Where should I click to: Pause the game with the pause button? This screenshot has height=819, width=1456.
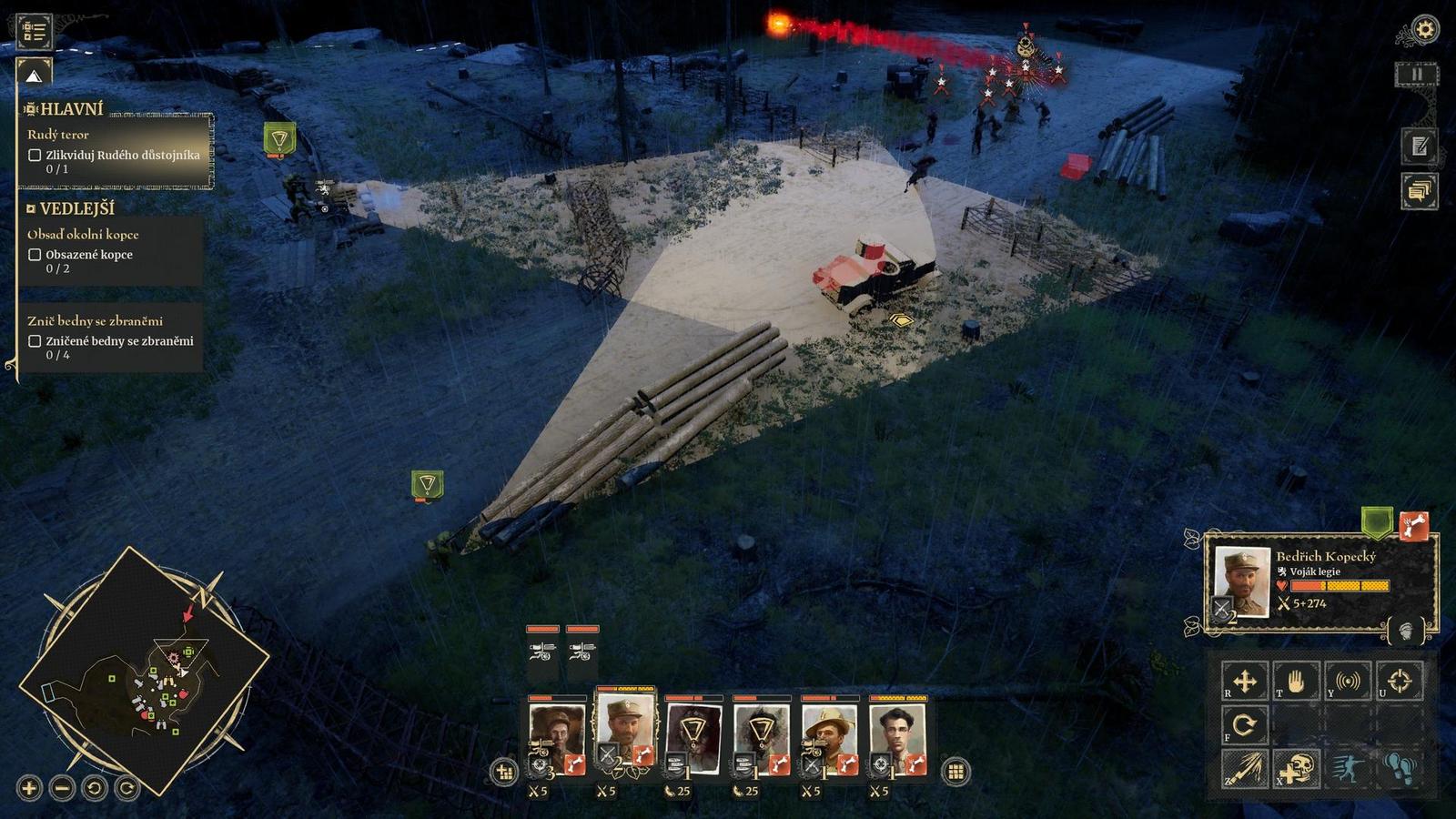tap(1417, 74)
